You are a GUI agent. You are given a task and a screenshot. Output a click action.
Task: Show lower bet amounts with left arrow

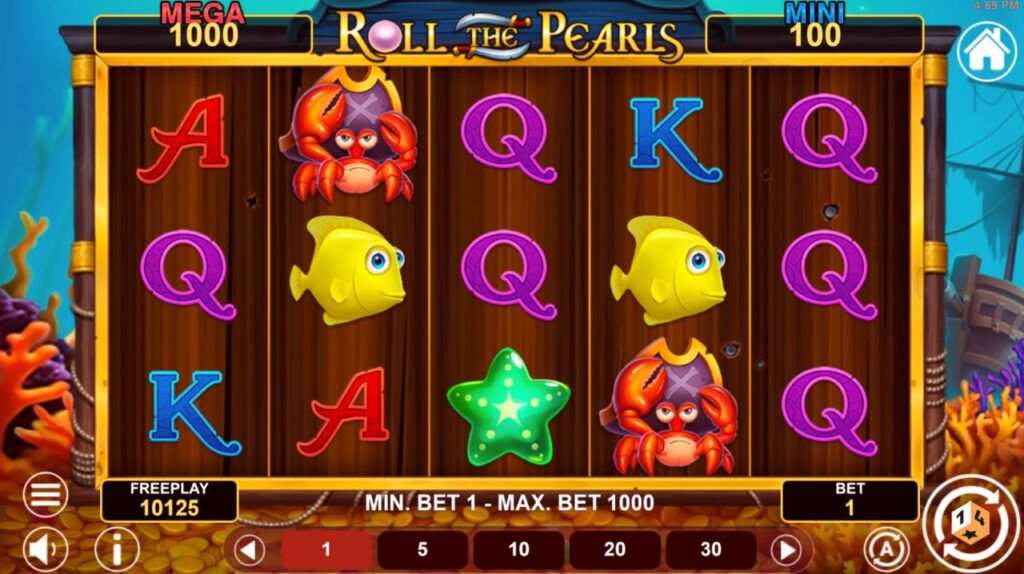pyautogui.click(x=249, y=550)
